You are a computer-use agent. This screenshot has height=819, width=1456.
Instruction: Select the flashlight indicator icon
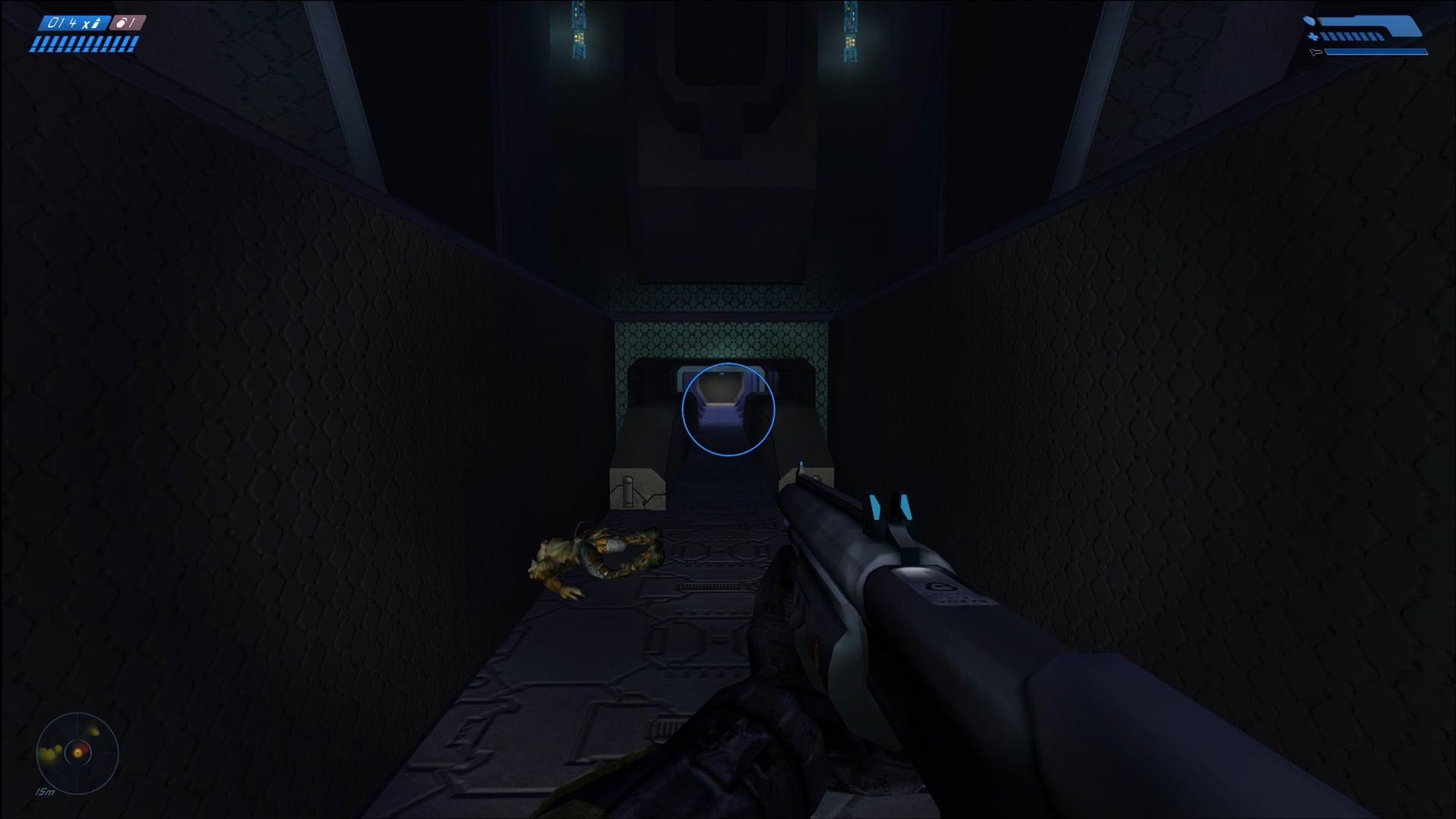pos(1316,52)
